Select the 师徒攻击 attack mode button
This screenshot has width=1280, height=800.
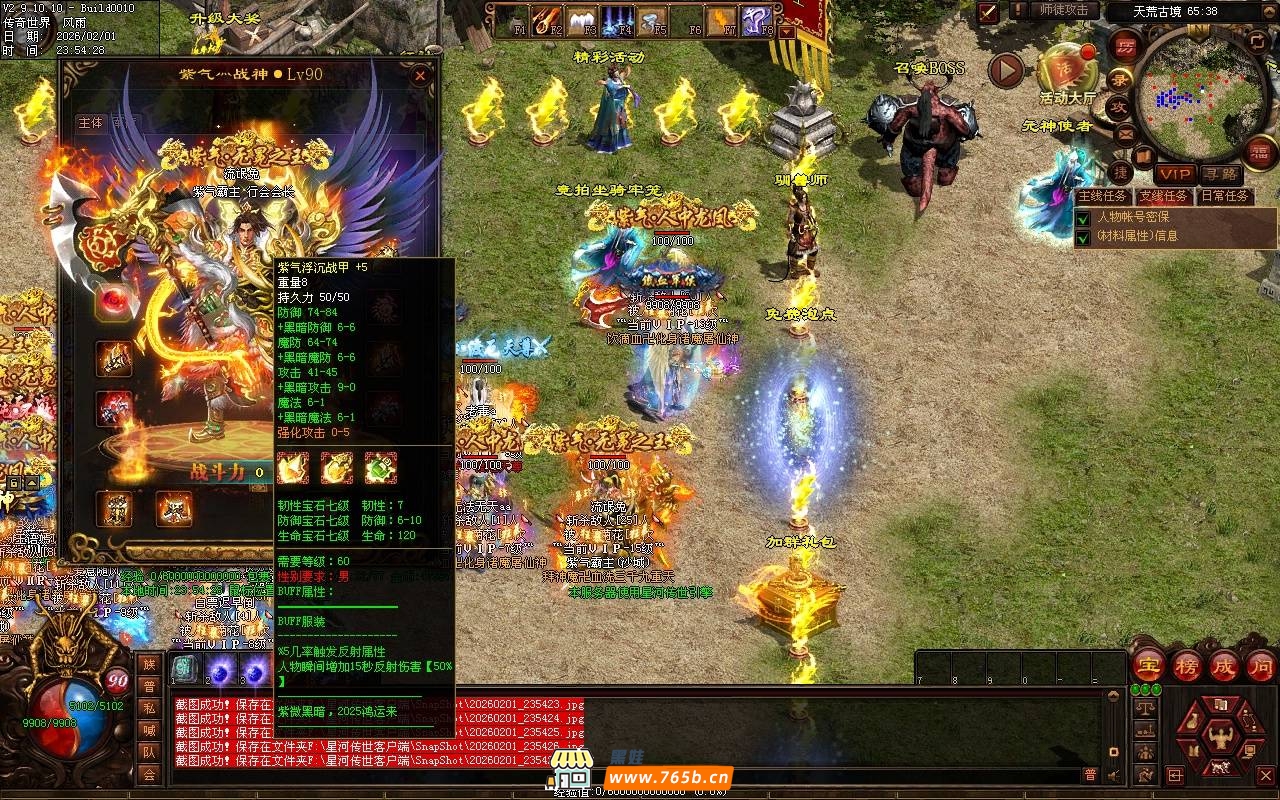point(1064,10)
